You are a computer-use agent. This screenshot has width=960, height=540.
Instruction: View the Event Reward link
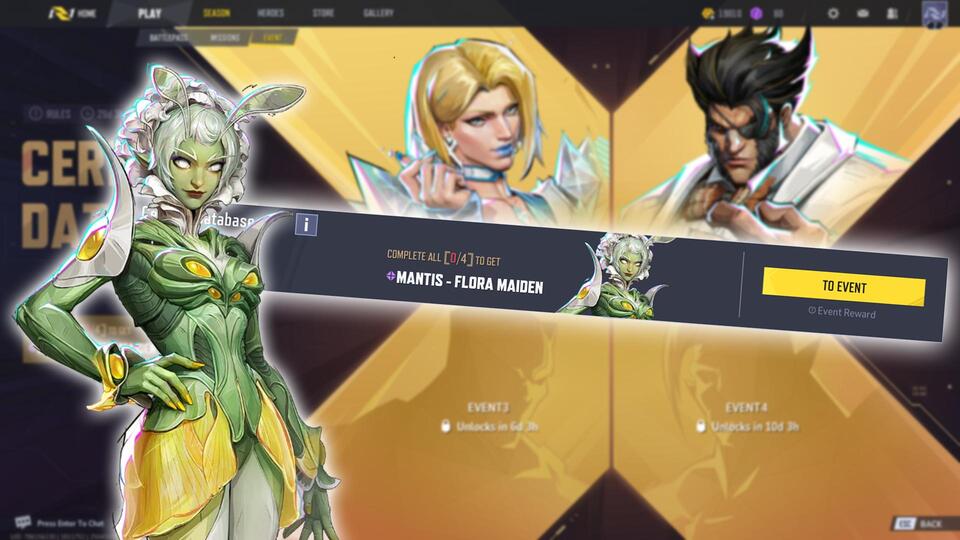pos(842,313)
